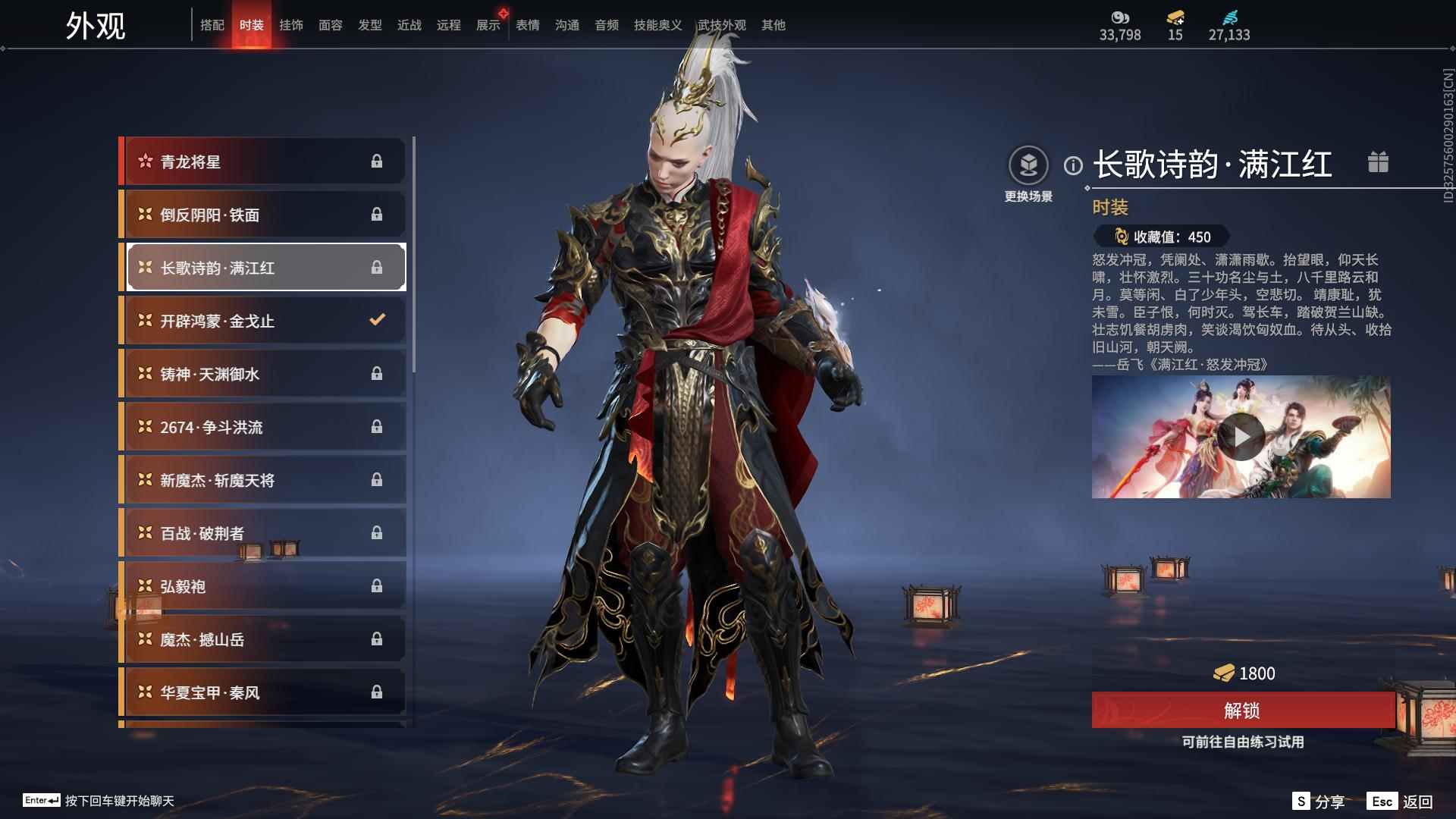Play the outfit preview video
Viewport: 1456px width, 819px height.
point(1241,436)
